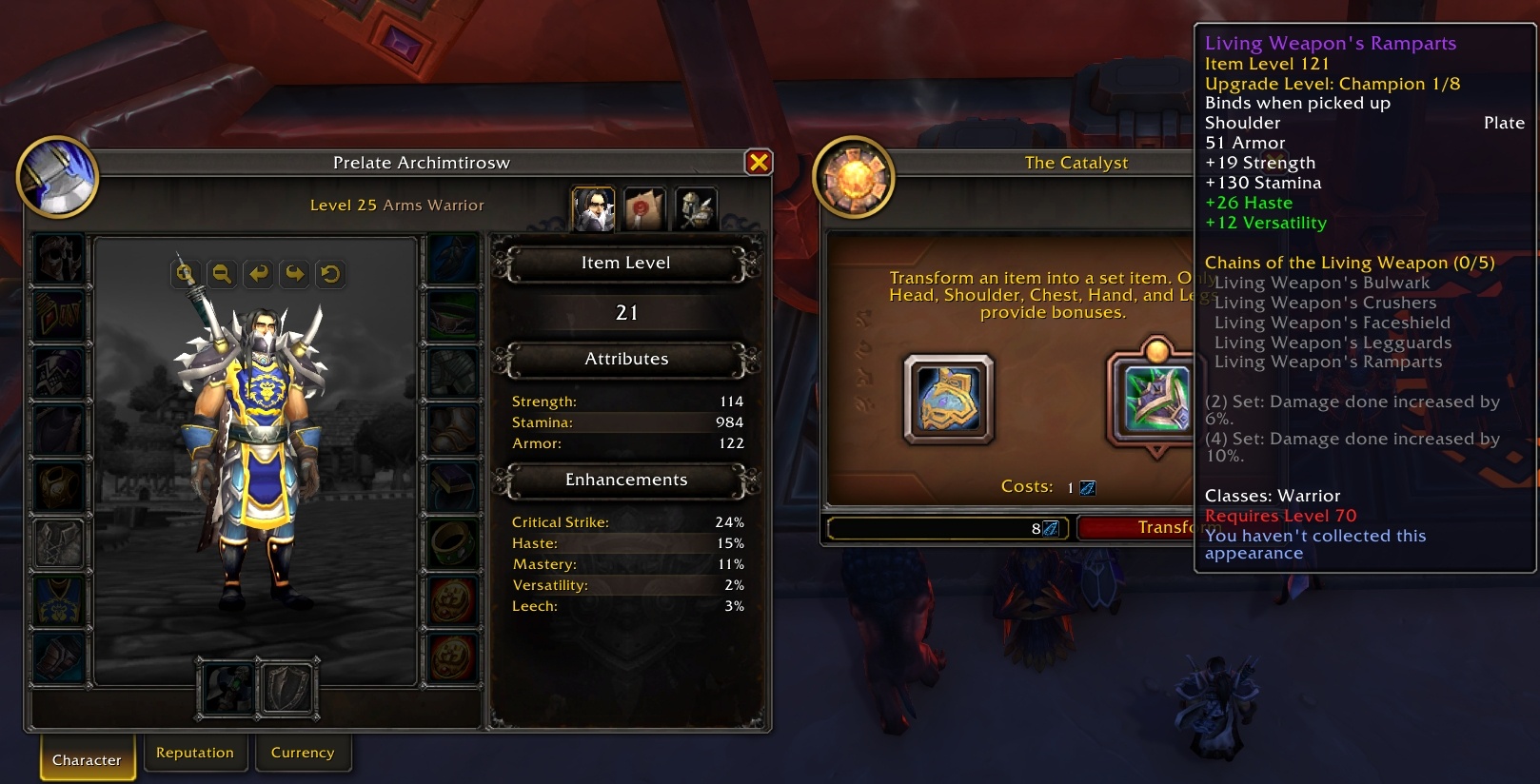Click the main-hand weapon slot

coord(226,688)
